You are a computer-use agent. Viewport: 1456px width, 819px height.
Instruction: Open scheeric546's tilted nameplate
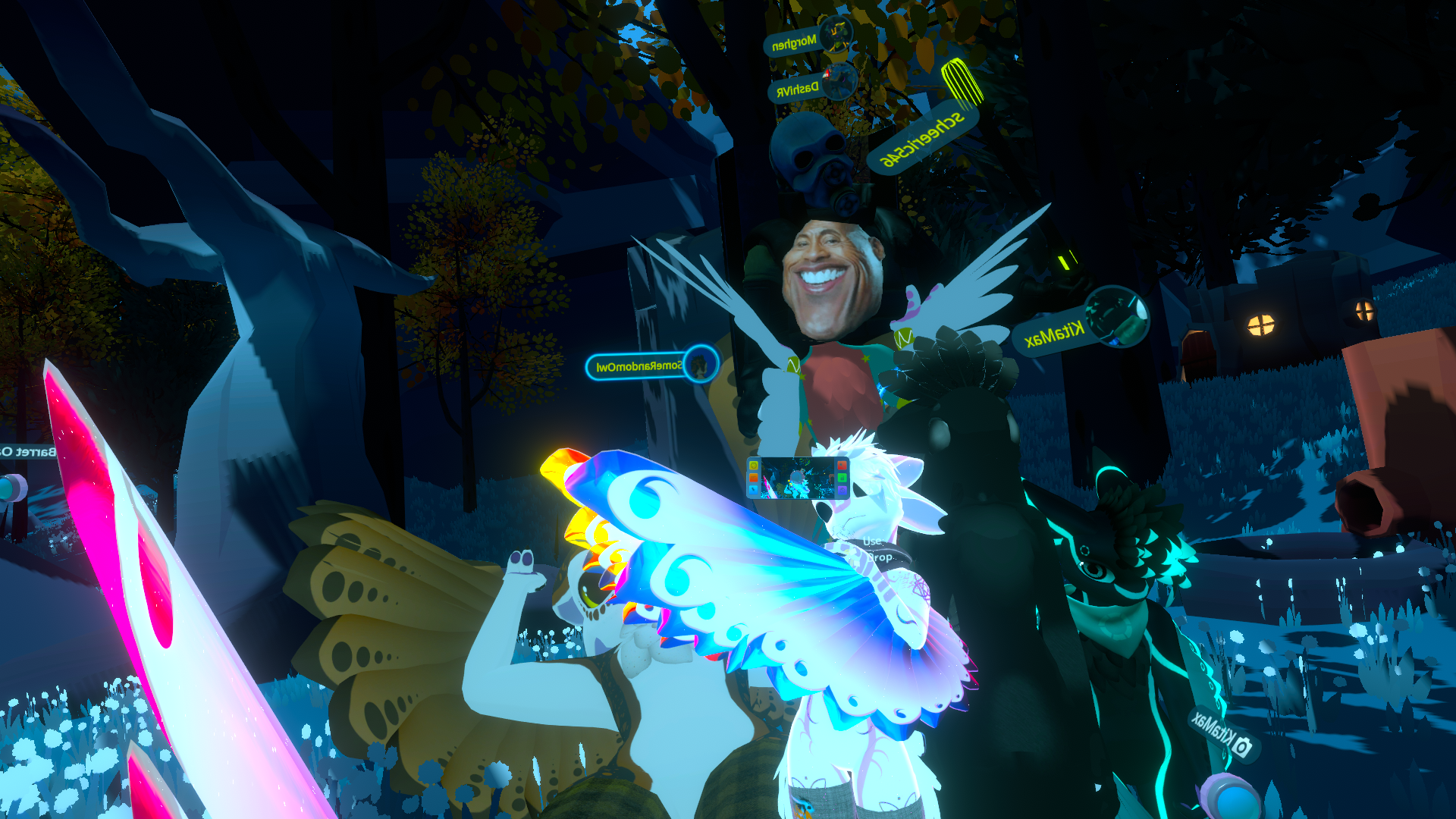(x=922, y=138)
